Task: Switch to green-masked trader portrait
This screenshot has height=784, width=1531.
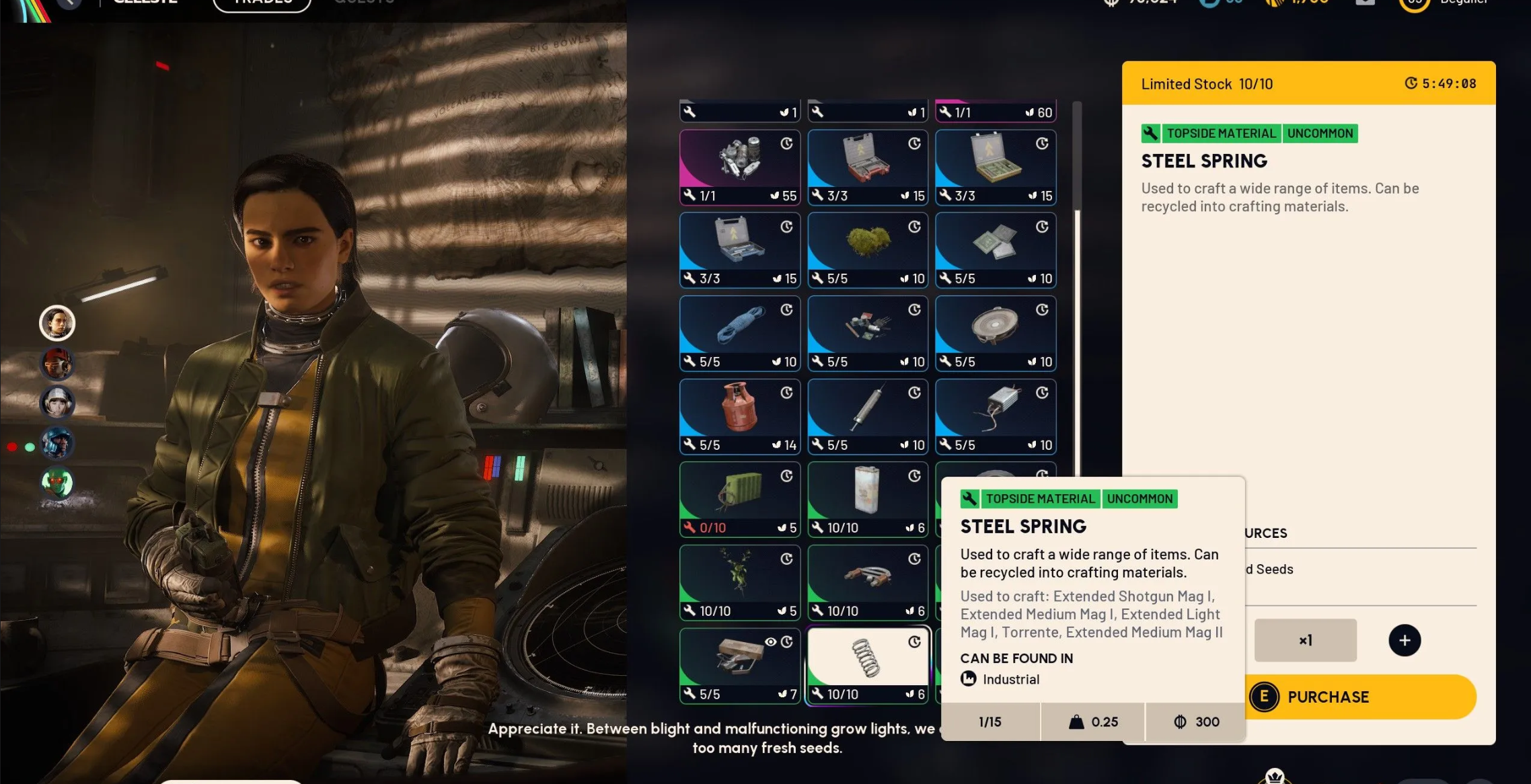Action: [x=57, y=482]
